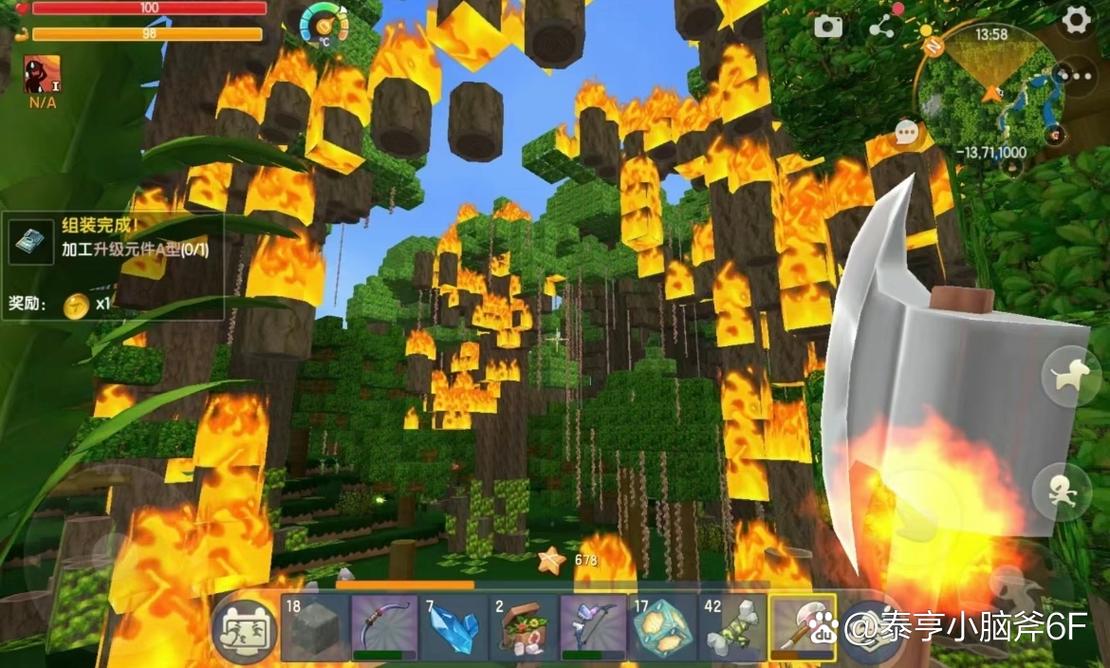Select the axe in the highlighted slot

[x=802, y=628]
